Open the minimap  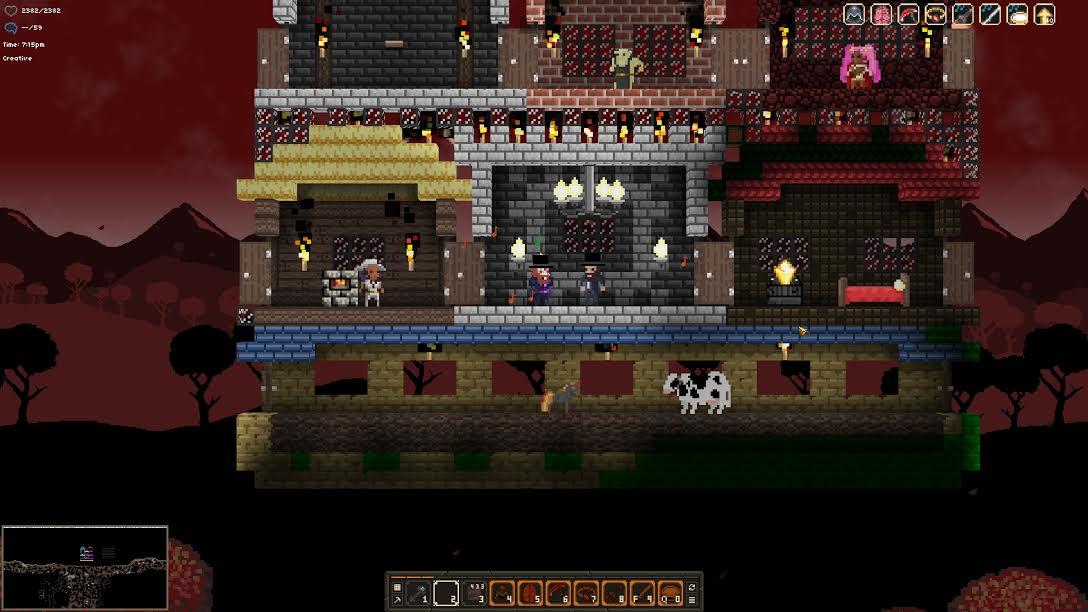coord(84,567)
